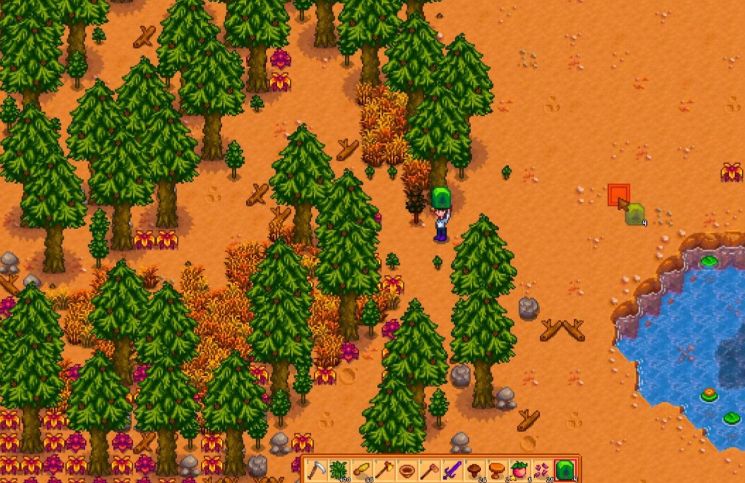The height and width of the screenshot is (483, 745).
Task: Select the scythe in the hotbar
Action: 315,470
